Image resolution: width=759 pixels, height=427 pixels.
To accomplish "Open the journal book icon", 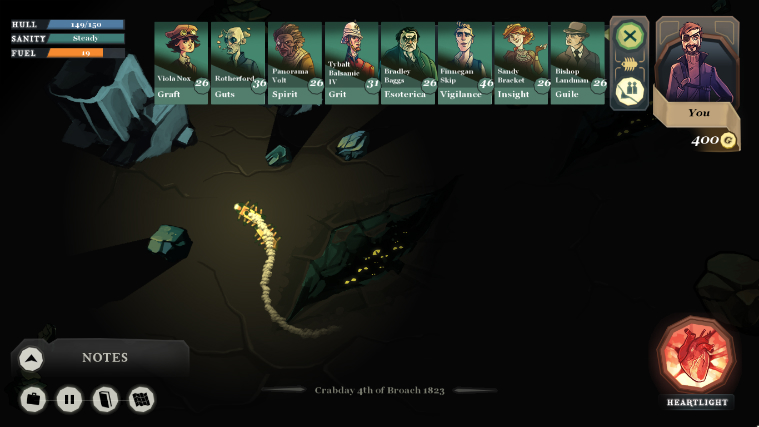I will pyautogui.click(x=105, y=400).
